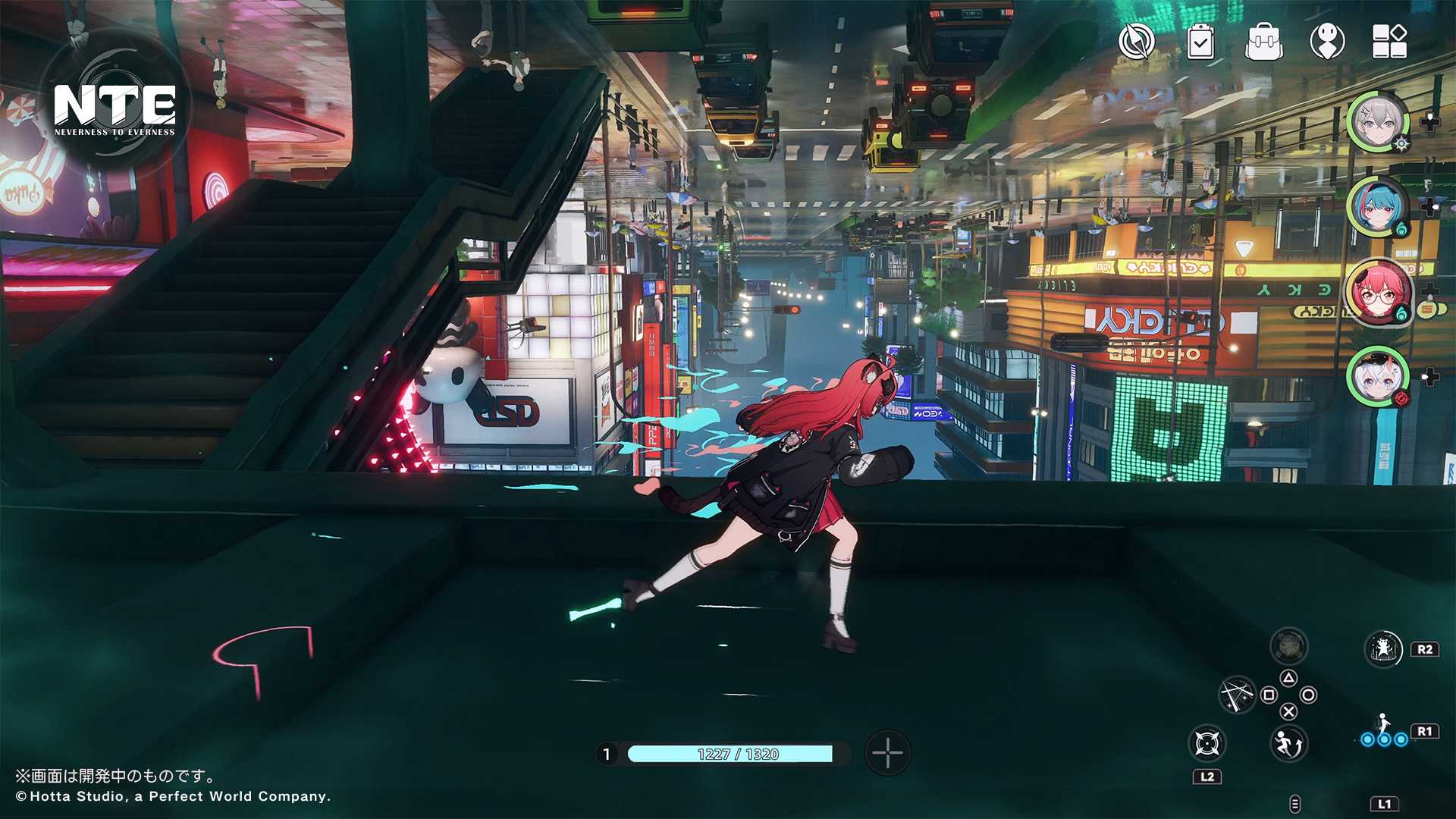Switch to the gray-haired party member
1456x819 pixels.
(x=1378, y=121)
